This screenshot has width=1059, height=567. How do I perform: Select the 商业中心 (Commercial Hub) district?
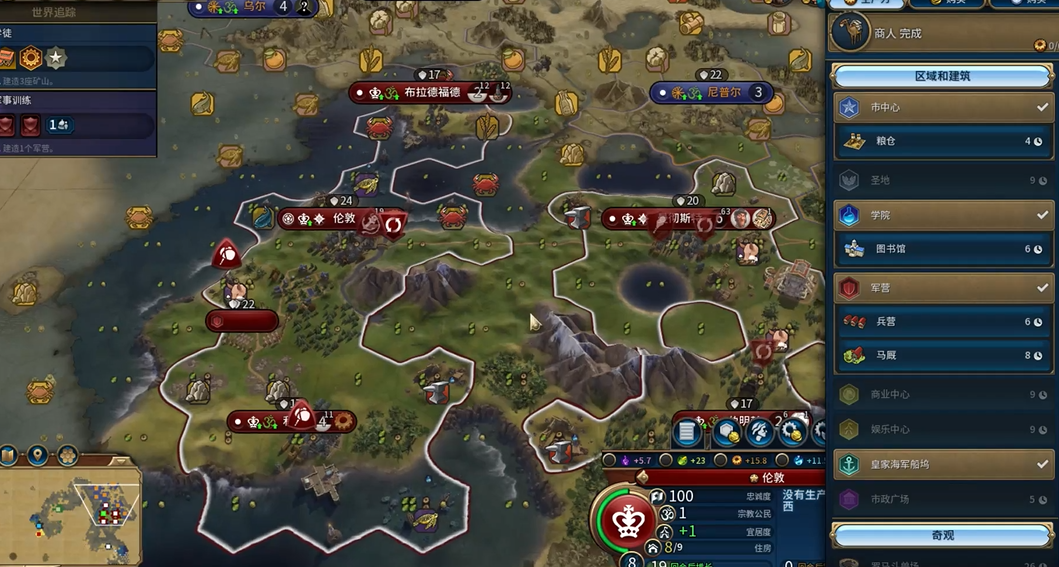pyautogui.click(x=942, y=394)
